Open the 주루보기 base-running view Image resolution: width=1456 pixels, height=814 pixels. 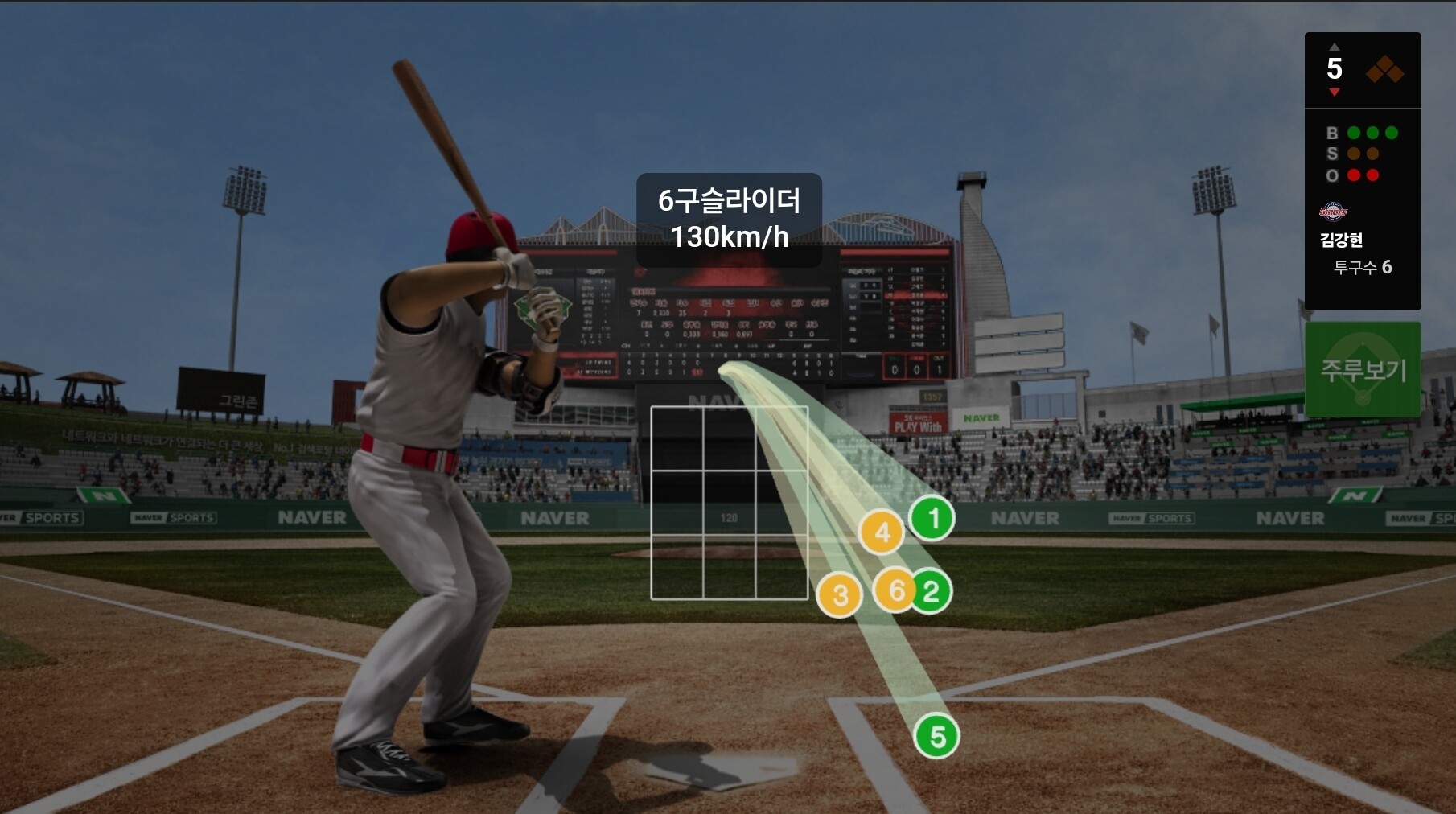[1363, 369]
